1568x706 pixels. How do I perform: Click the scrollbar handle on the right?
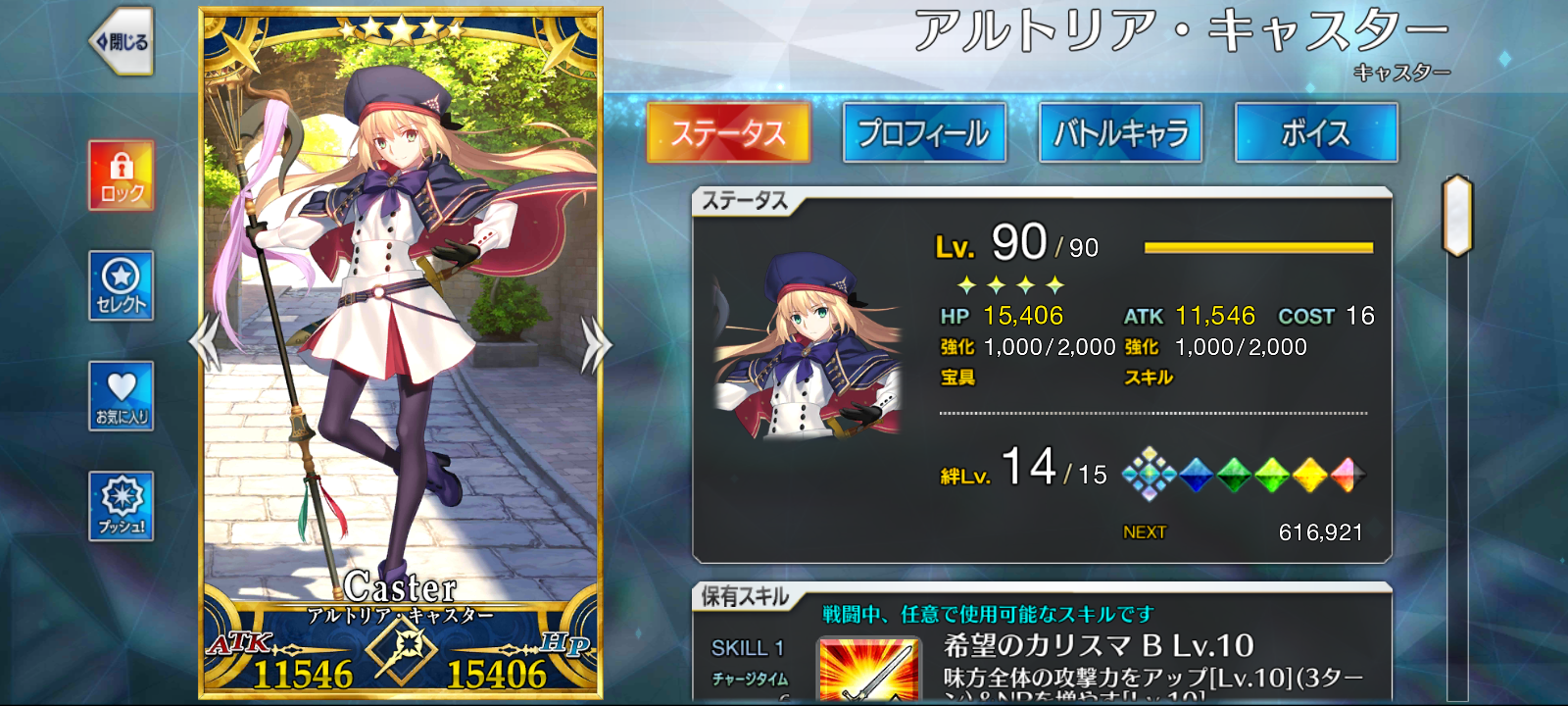(x=1457, y=215)
